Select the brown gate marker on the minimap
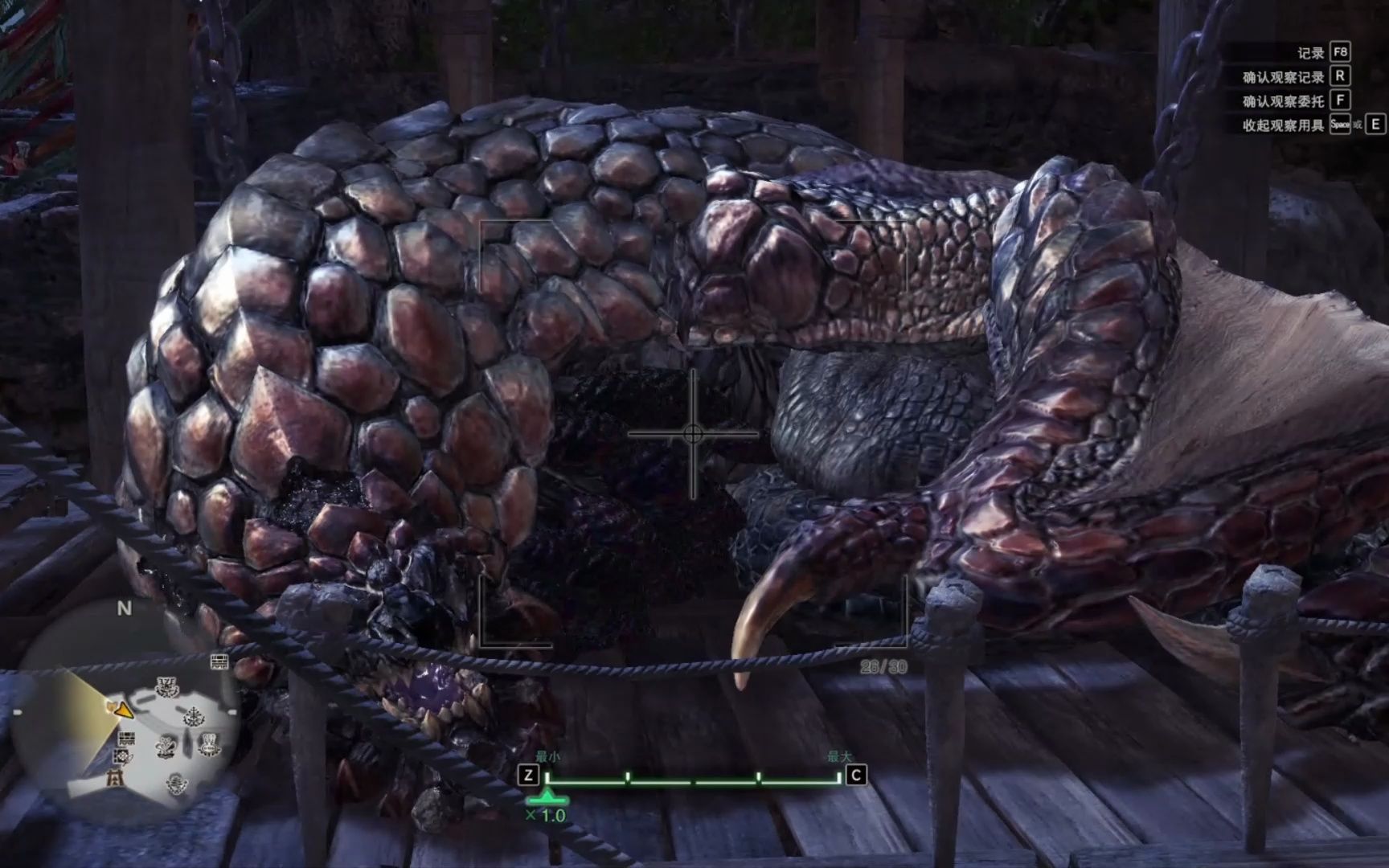Viewport: 1389px width, 868px height. (x=117, y=776)
